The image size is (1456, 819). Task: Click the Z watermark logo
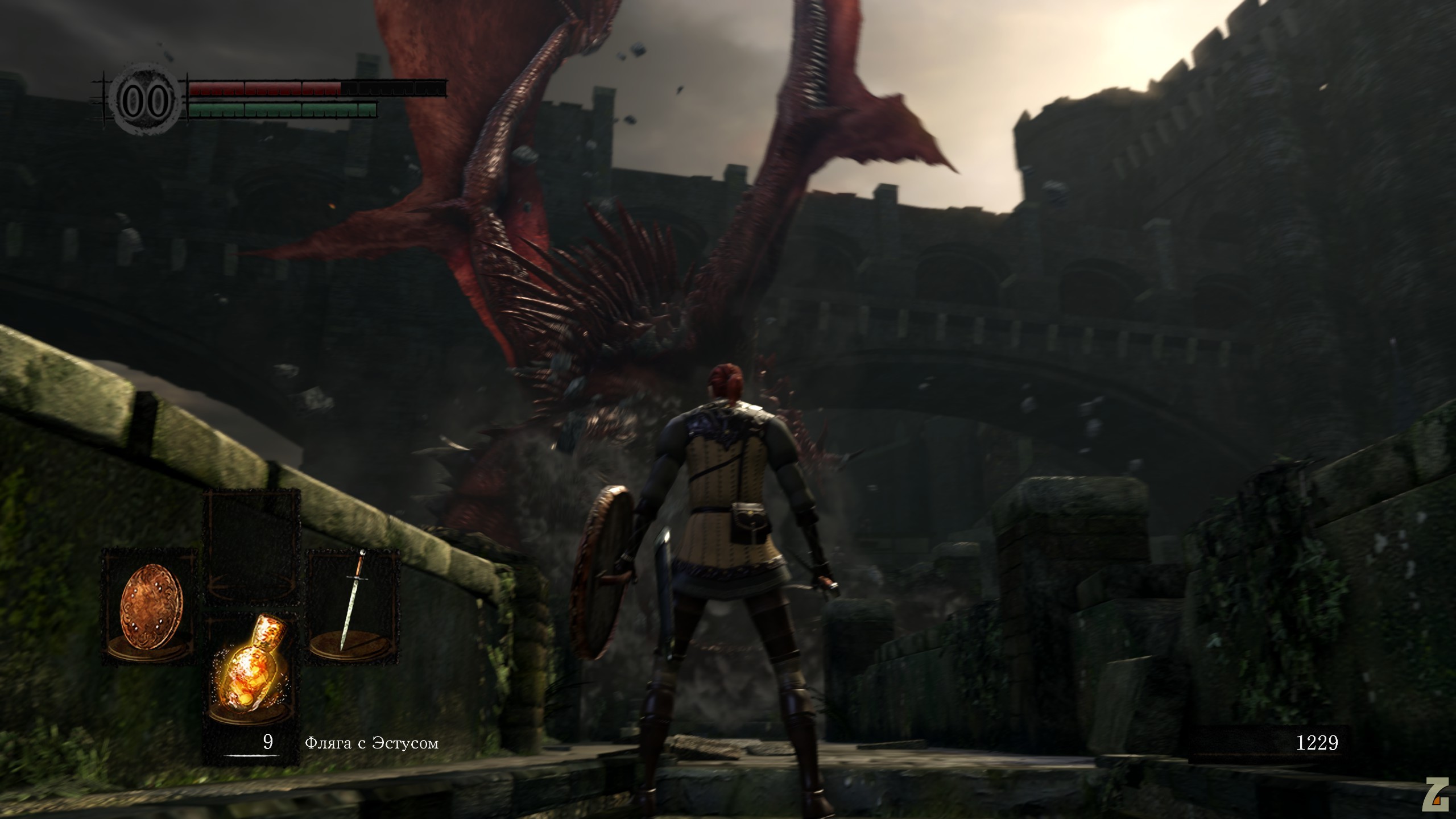click(x=1437, y=795)
